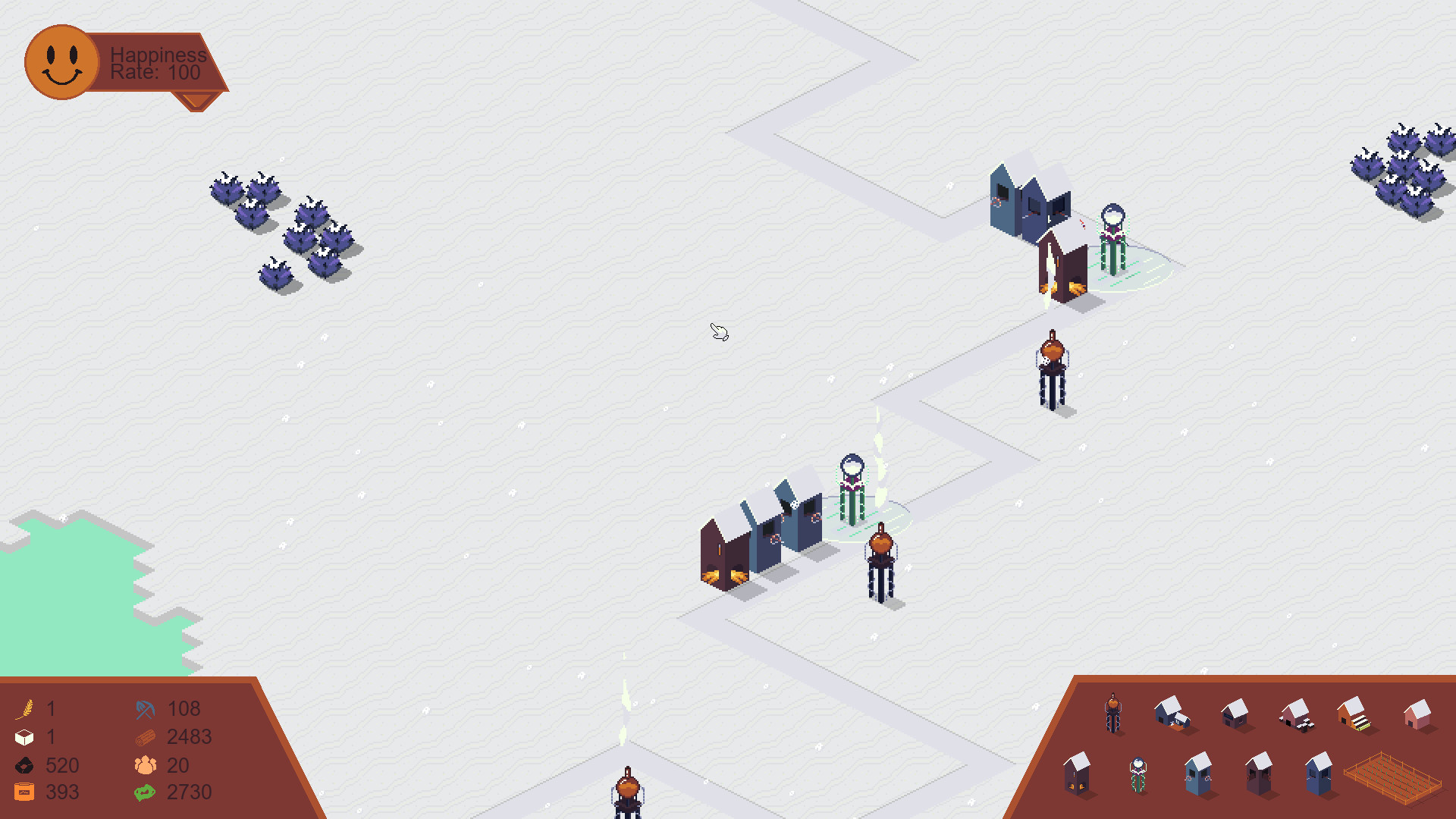Image resolution: width=1456 pixels, height=819 pixels.
Task: Select the pink cottage in the build menu
Action: click(x=1417, y=717)
